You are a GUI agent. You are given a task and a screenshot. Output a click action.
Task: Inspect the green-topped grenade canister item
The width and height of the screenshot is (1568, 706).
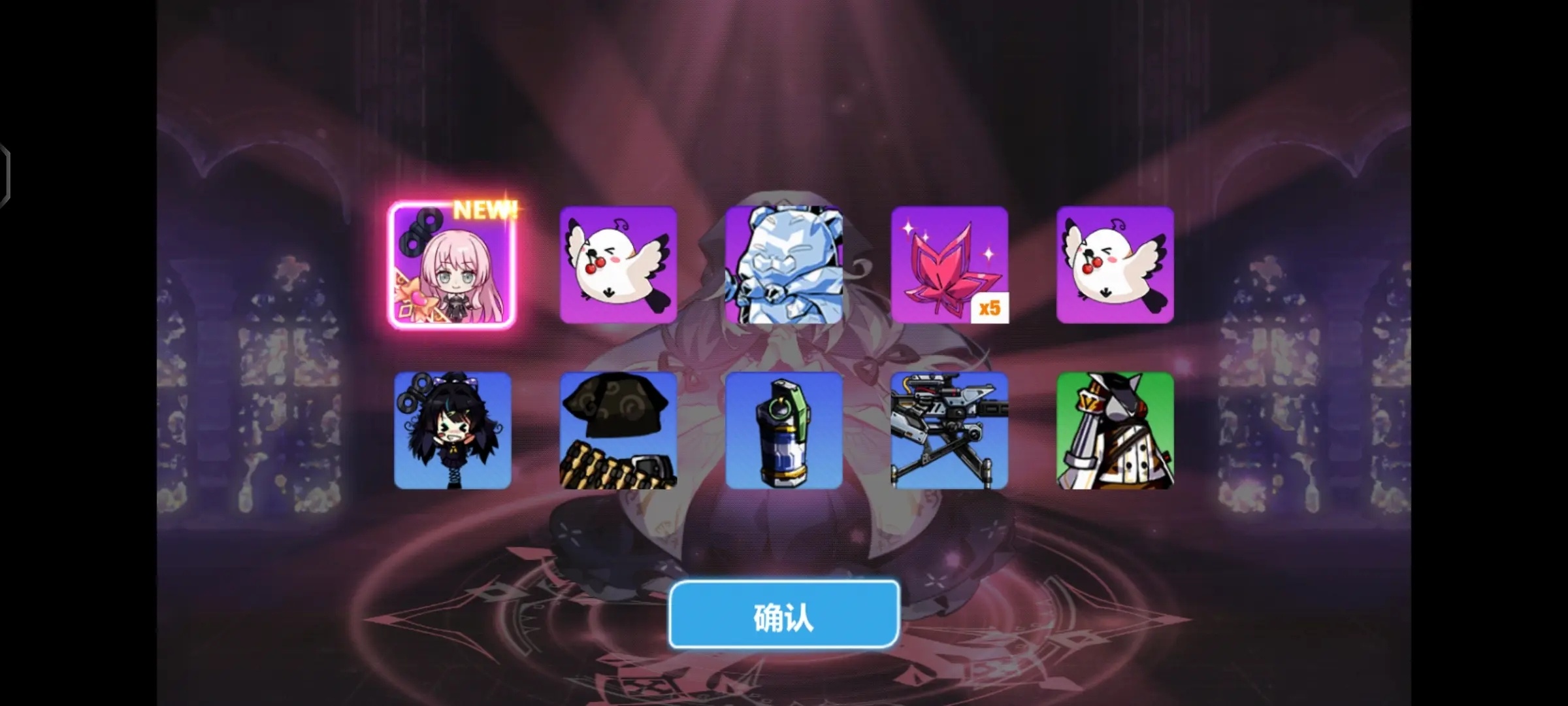click(783, 431)
